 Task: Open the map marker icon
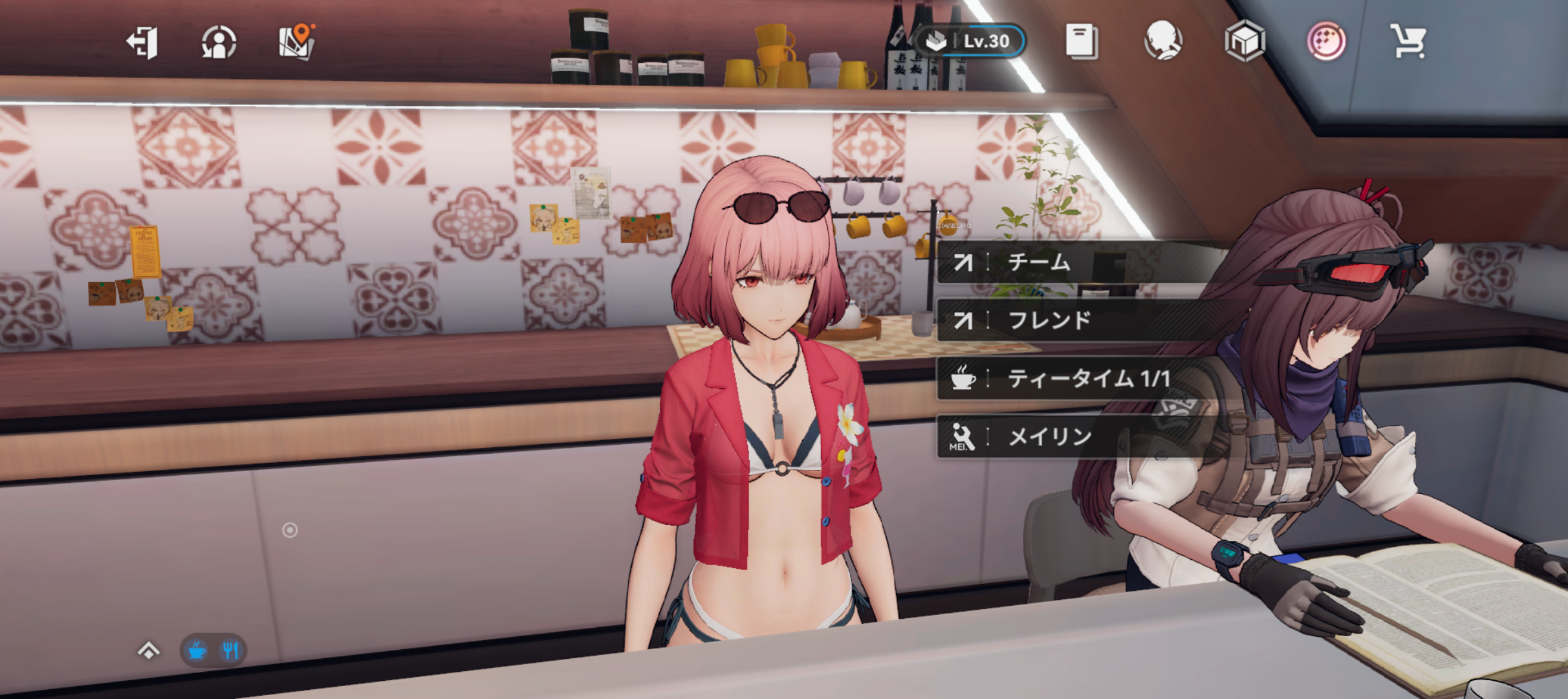pos(297,42)
